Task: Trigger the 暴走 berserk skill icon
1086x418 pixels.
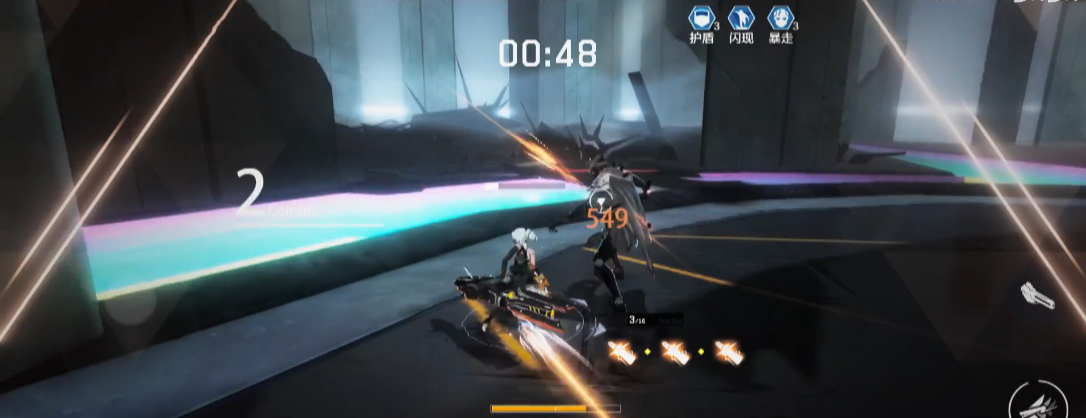Action: click(780, 17)
